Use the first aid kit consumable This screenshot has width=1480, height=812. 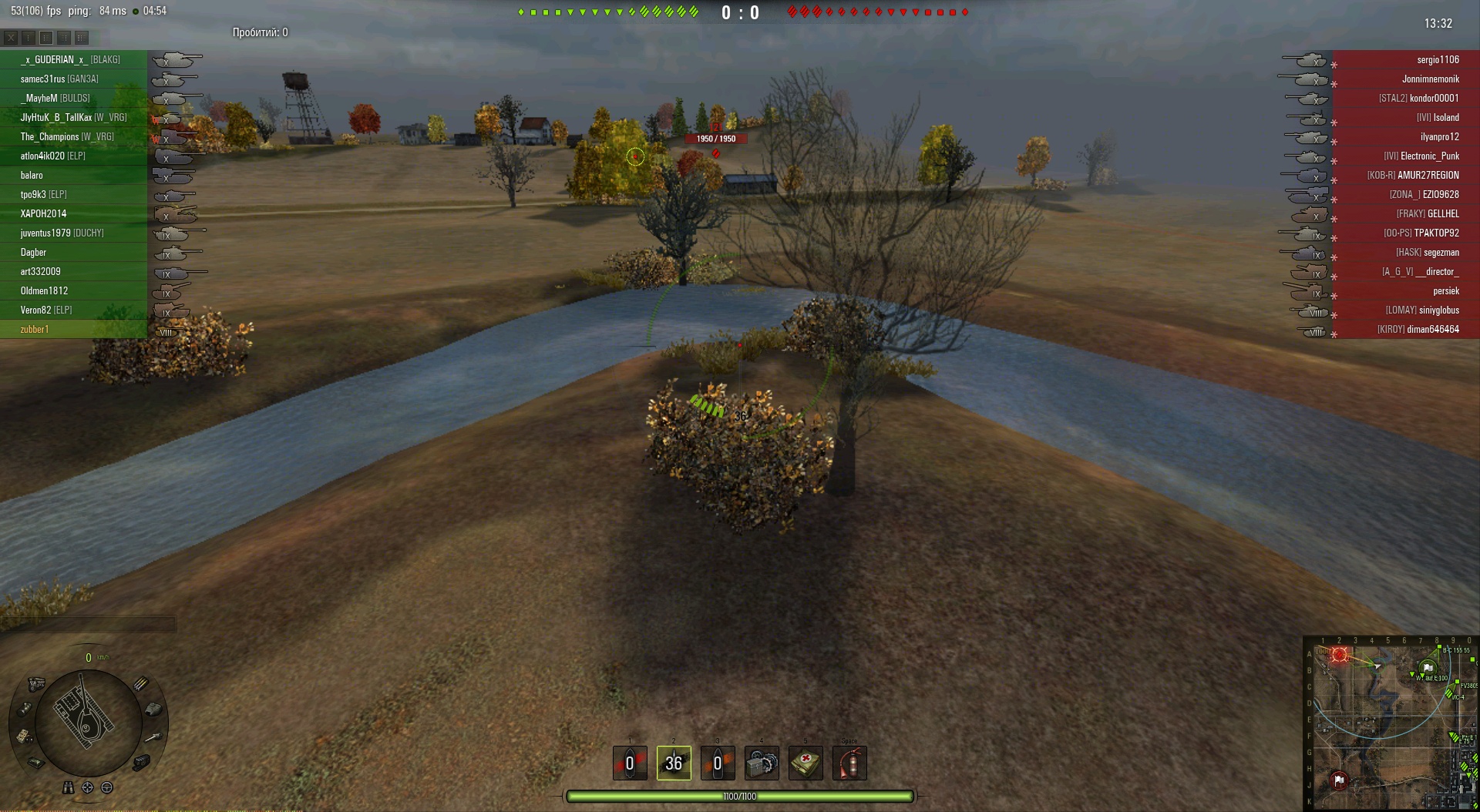click(806, 763)
